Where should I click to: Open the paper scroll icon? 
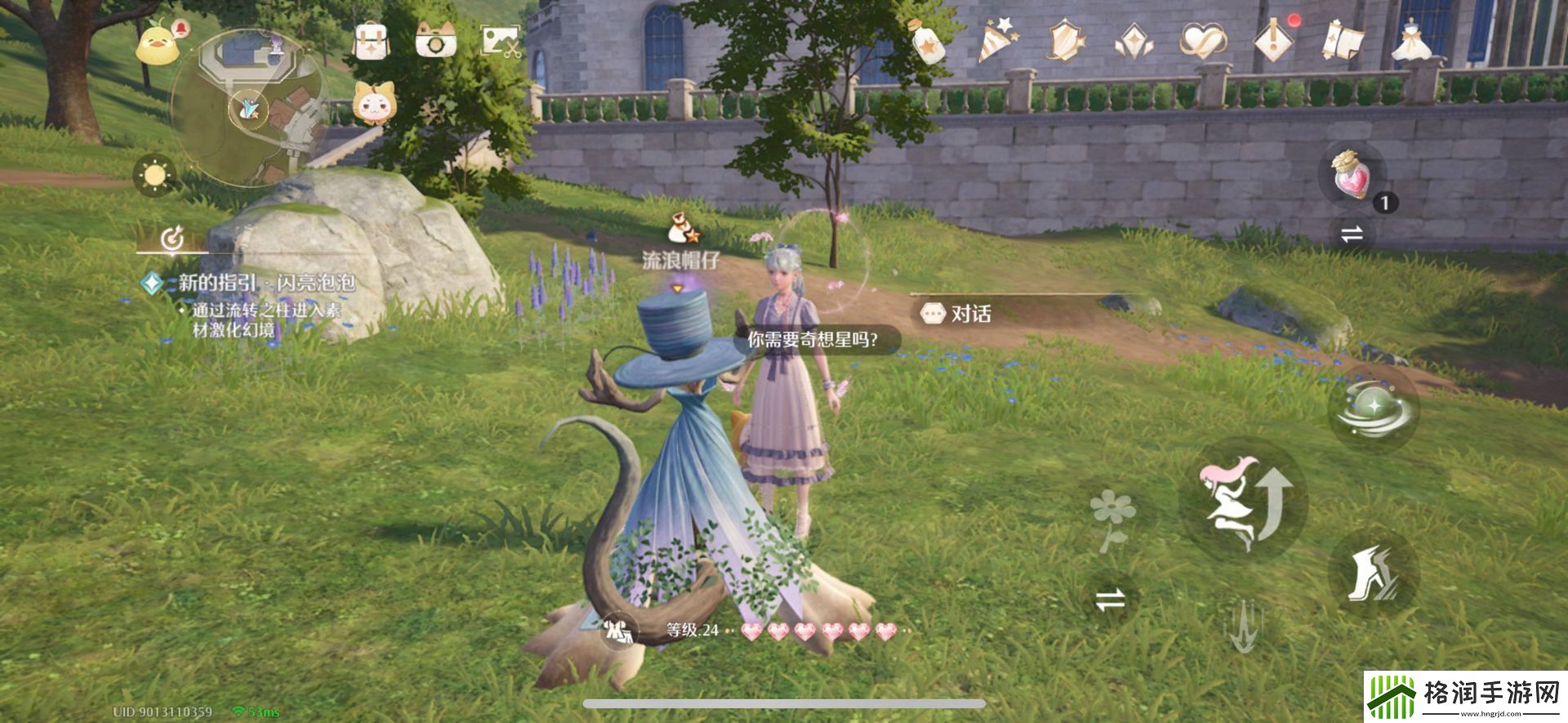(1343, 41)
